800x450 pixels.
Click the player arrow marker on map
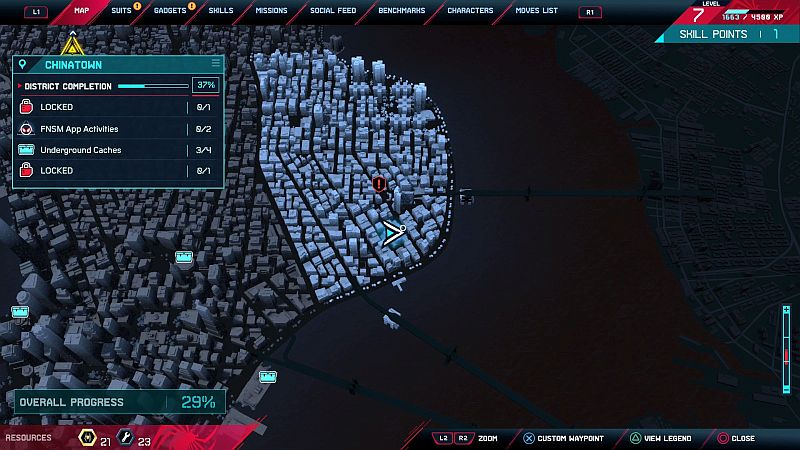pos(392,234)
